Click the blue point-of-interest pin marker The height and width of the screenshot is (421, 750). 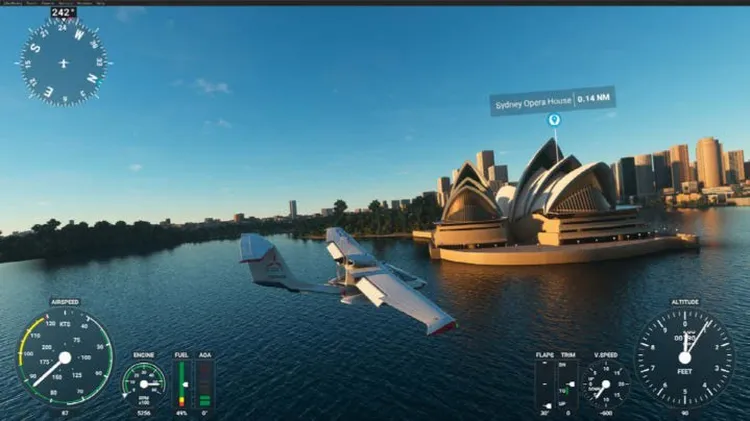pyautogui.click(x=554, y=120)
